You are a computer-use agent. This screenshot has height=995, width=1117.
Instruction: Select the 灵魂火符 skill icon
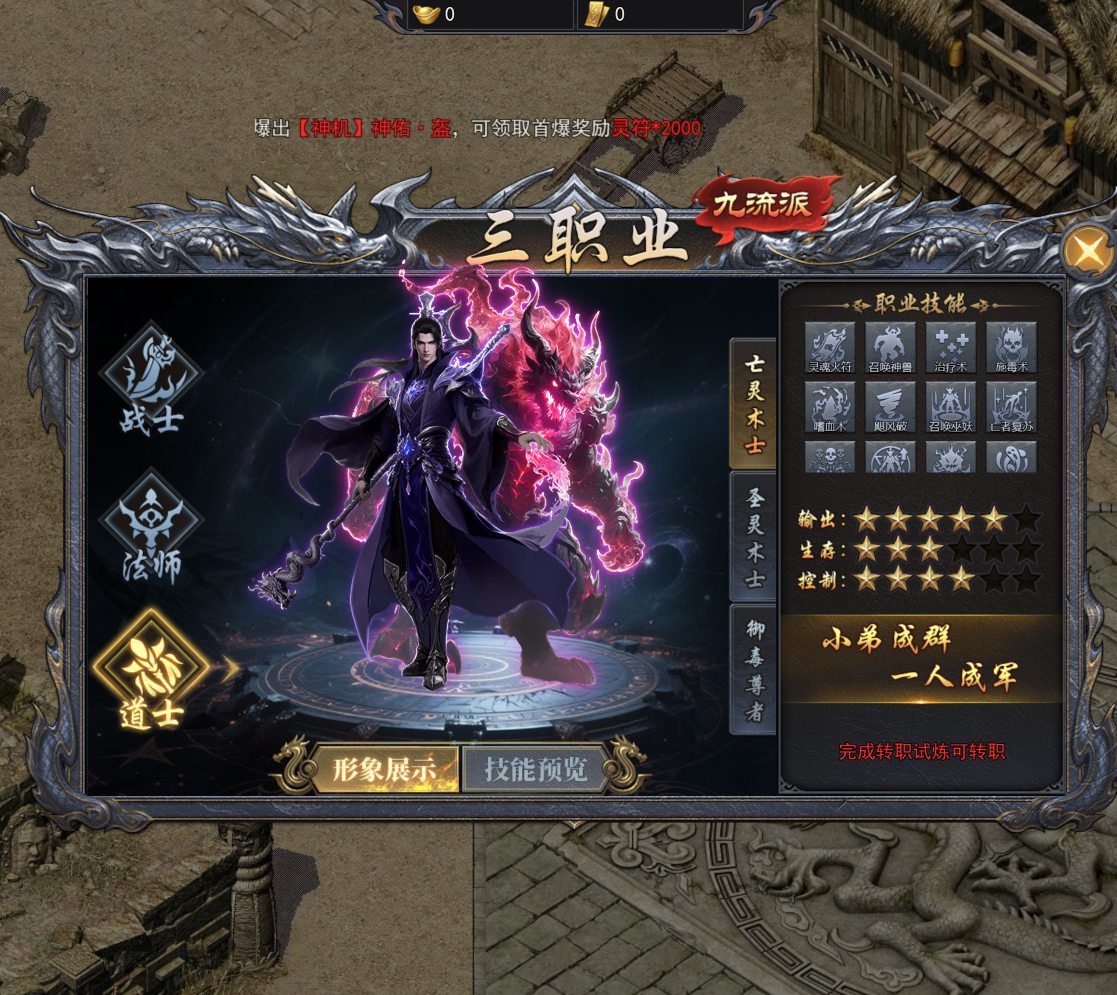pyautogui.click(x=830, y=347)
